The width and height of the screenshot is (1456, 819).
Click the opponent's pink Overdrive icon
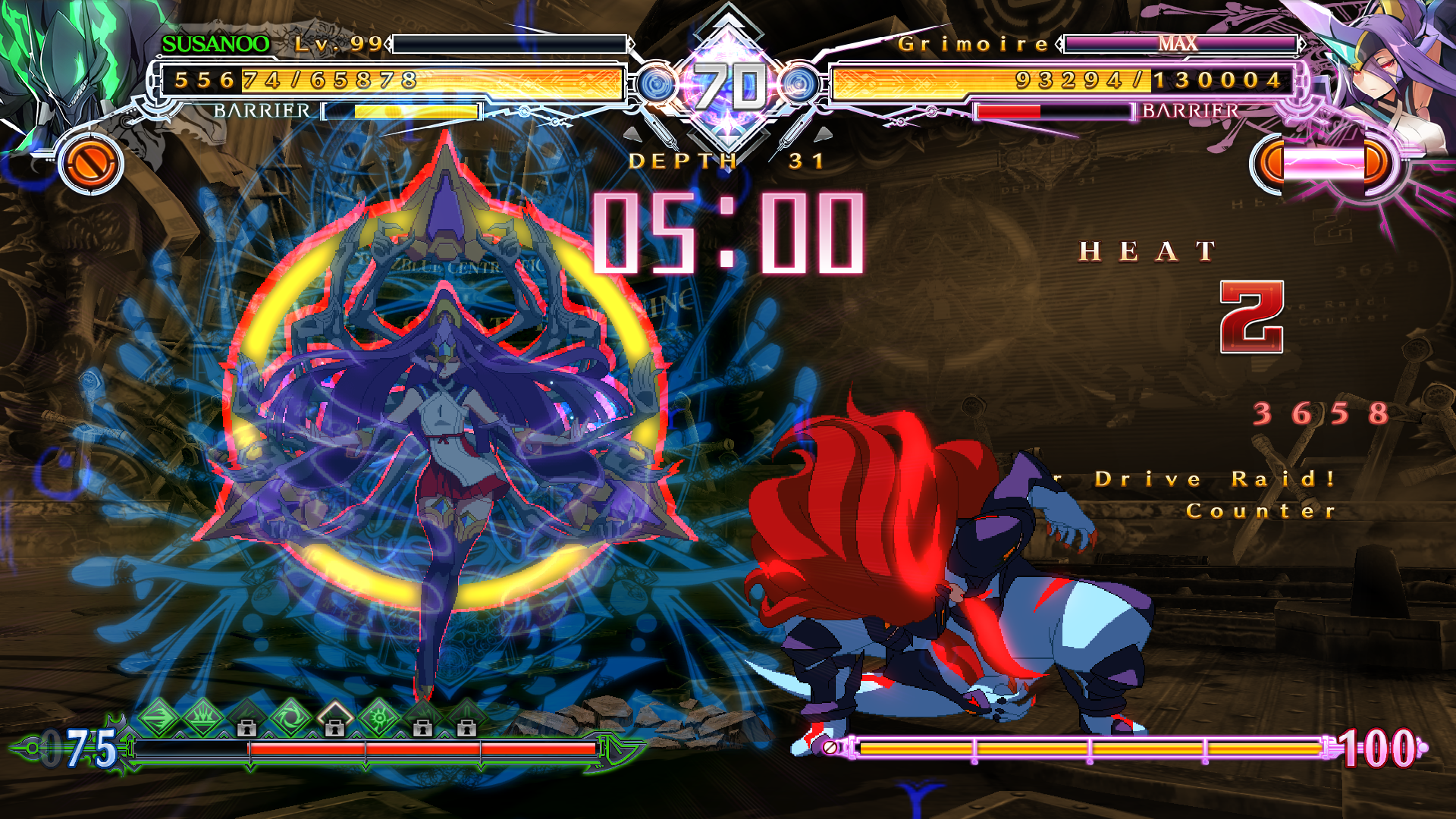click(x=1323, y=163)
